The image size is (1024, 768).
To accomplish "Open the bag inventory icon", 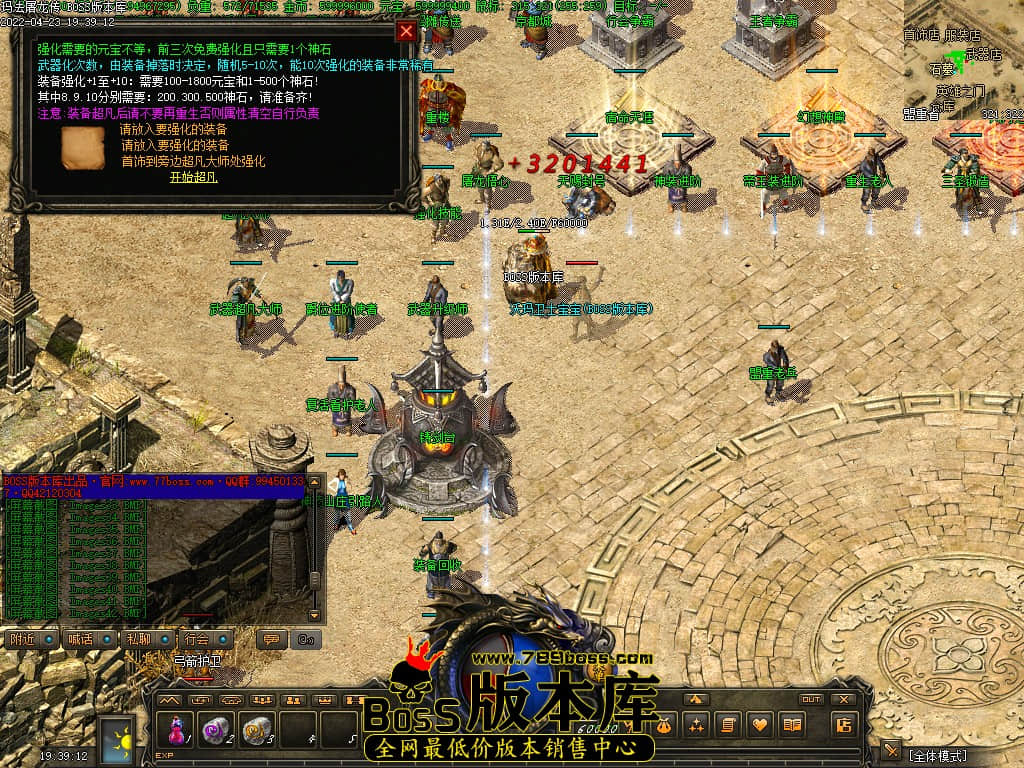I will click(663, 724).
